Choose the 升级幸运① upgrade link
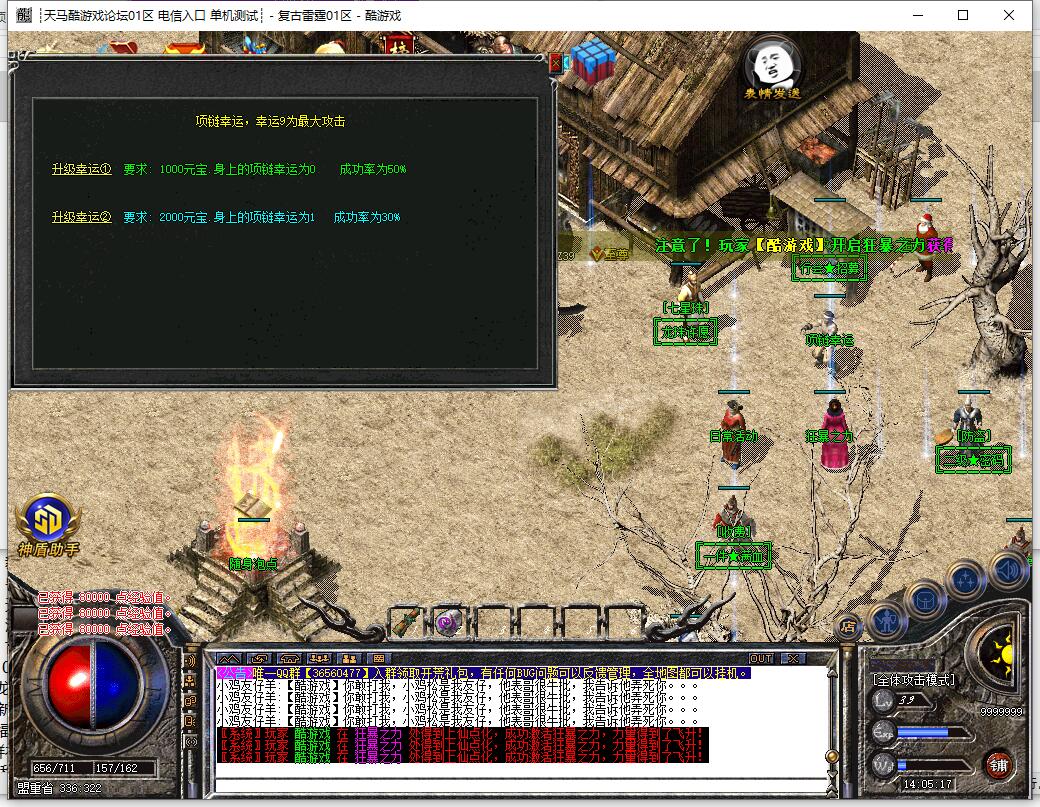The width and height of the screenshot is (1040, 807). pyautogui.click(x=81, y=169)
